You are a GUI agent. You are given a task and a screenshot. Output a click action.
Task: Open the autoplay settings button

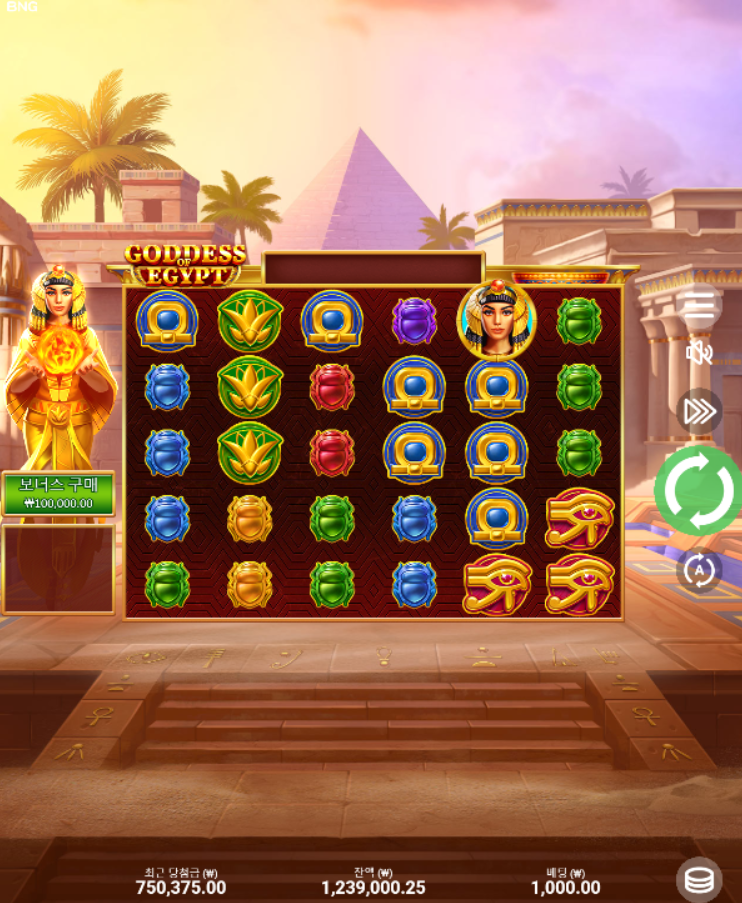pos(698,571)
